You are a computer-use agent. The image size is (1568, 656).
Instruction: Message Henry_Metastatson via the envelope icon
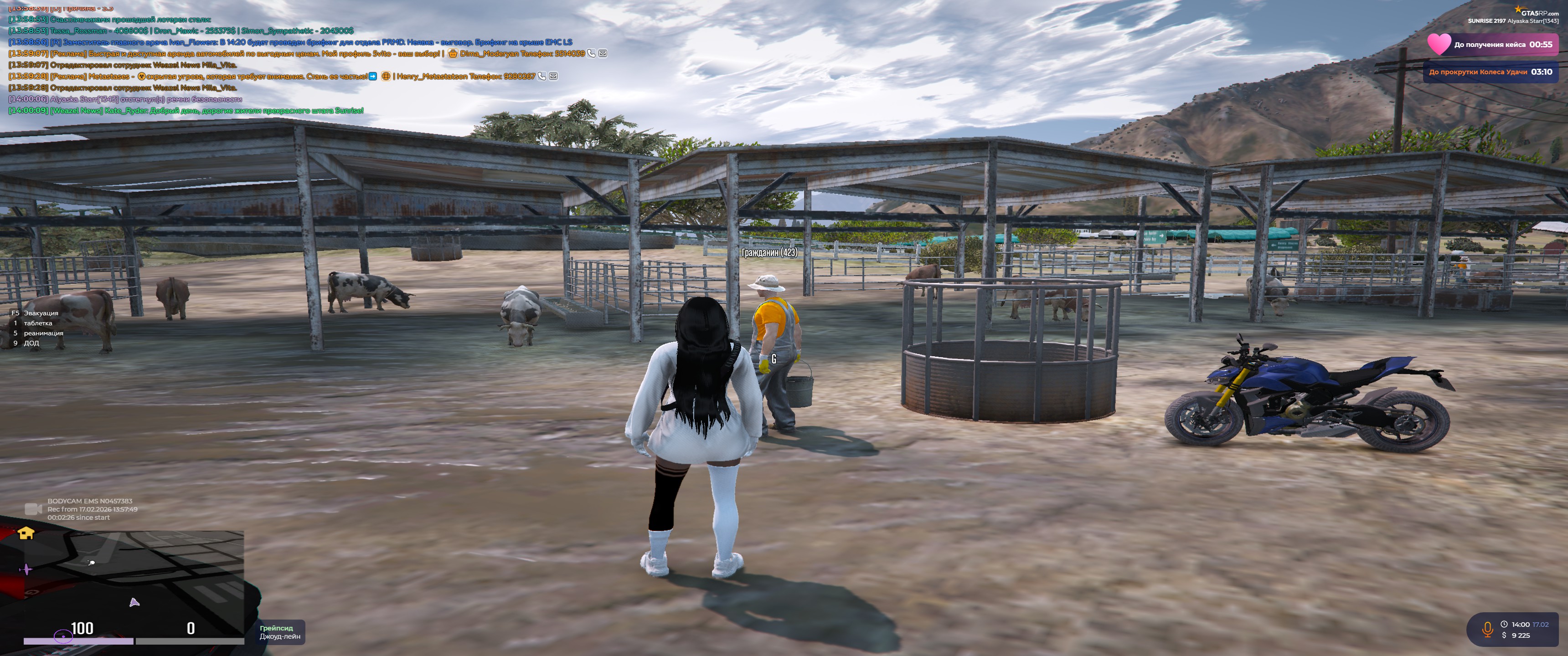[x=553, y=76]
